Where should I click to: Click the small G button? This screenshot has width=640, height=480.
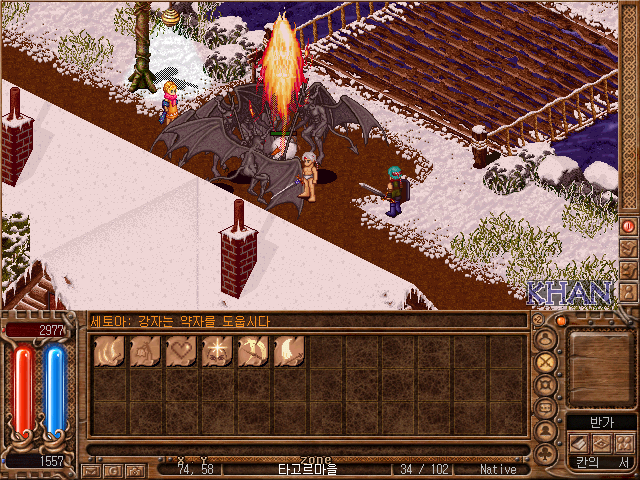112,469
